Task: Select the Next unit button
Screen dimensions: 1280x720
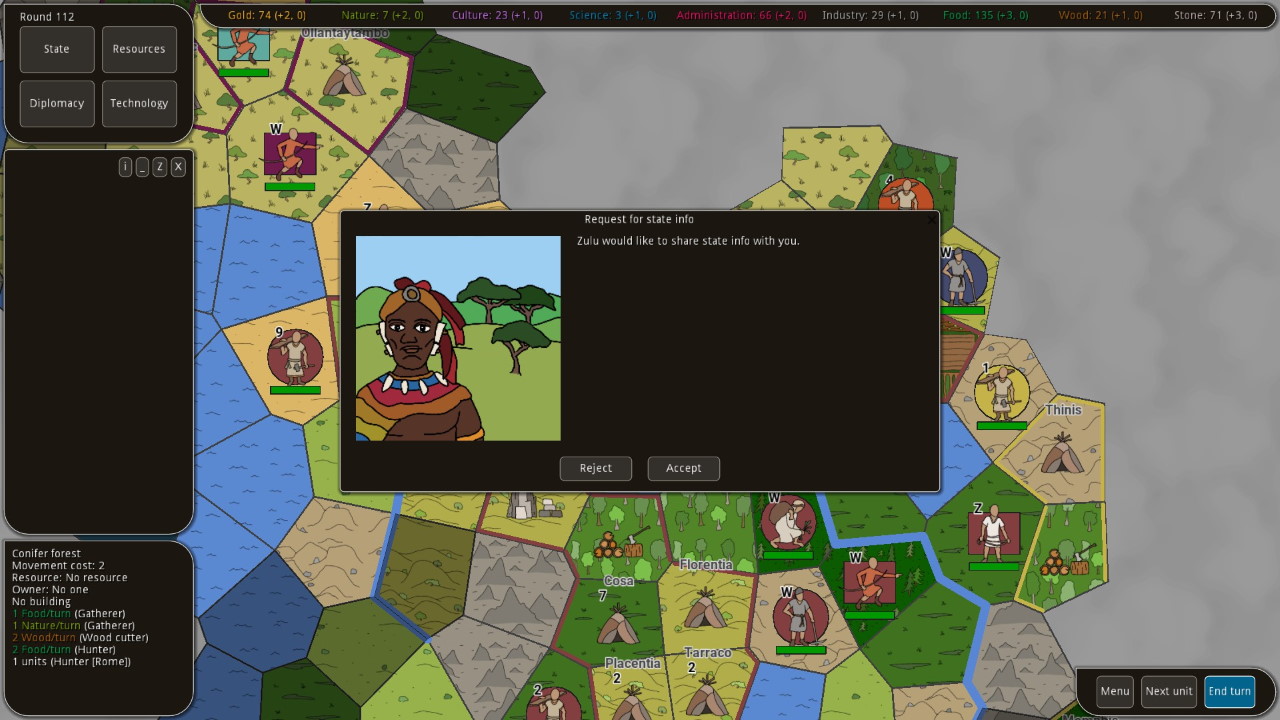Action: 1168,691
